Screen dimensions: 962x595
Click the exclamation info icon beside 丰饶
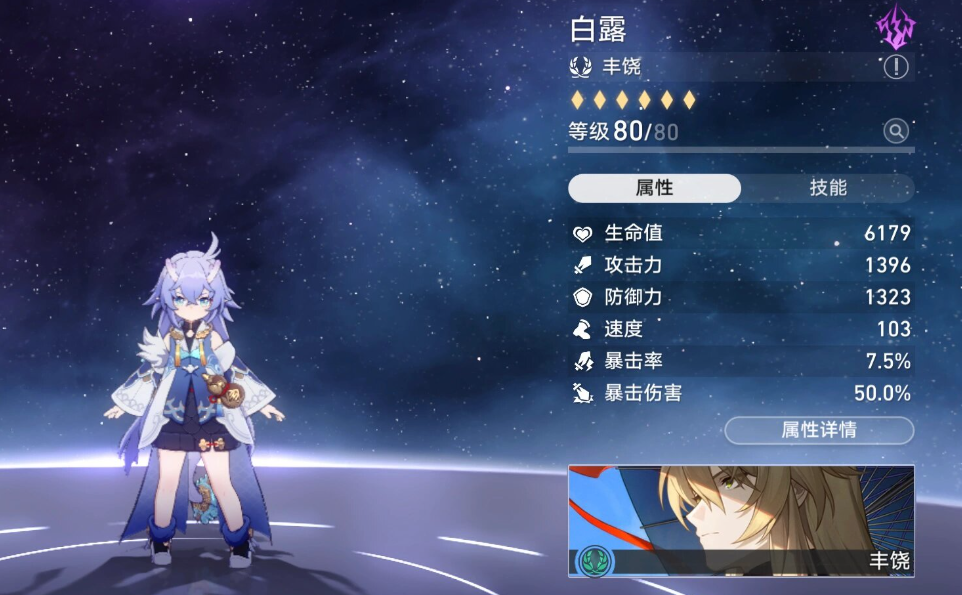pos(896,67)
